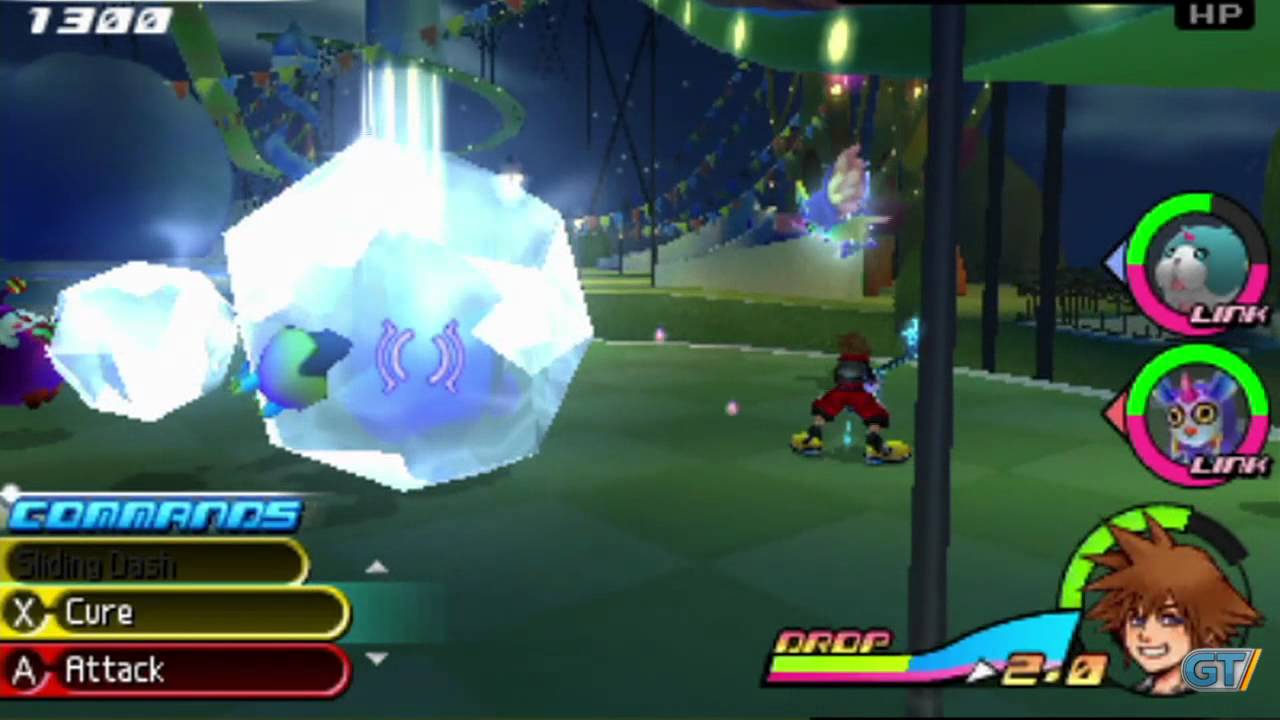1280x720 pixels.
Task: Expand the command list with the up arrow
Action: (x=377, y=566)
